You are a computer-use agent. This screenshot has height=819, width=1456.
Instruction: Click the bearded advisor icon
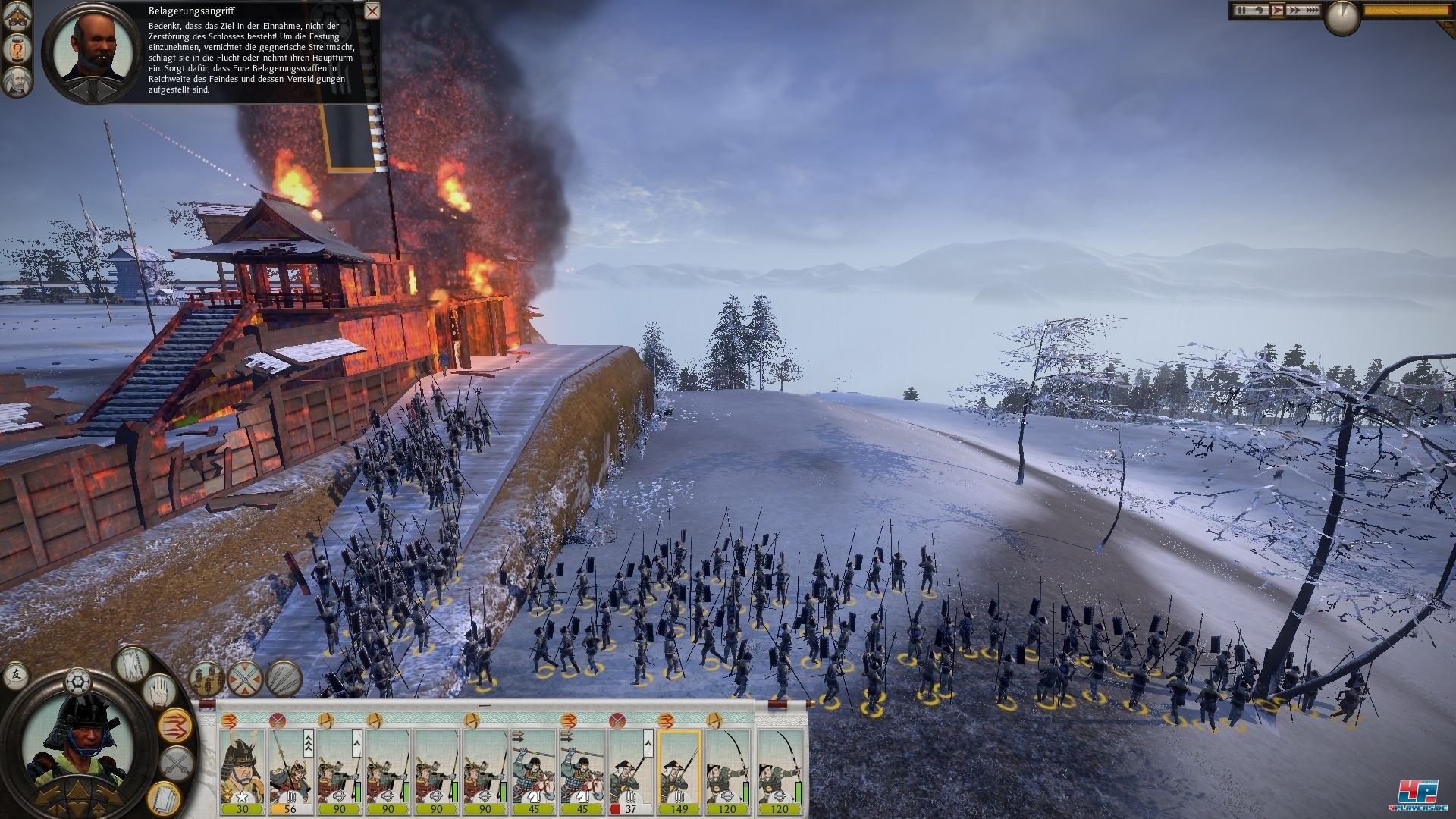point(16,82)
